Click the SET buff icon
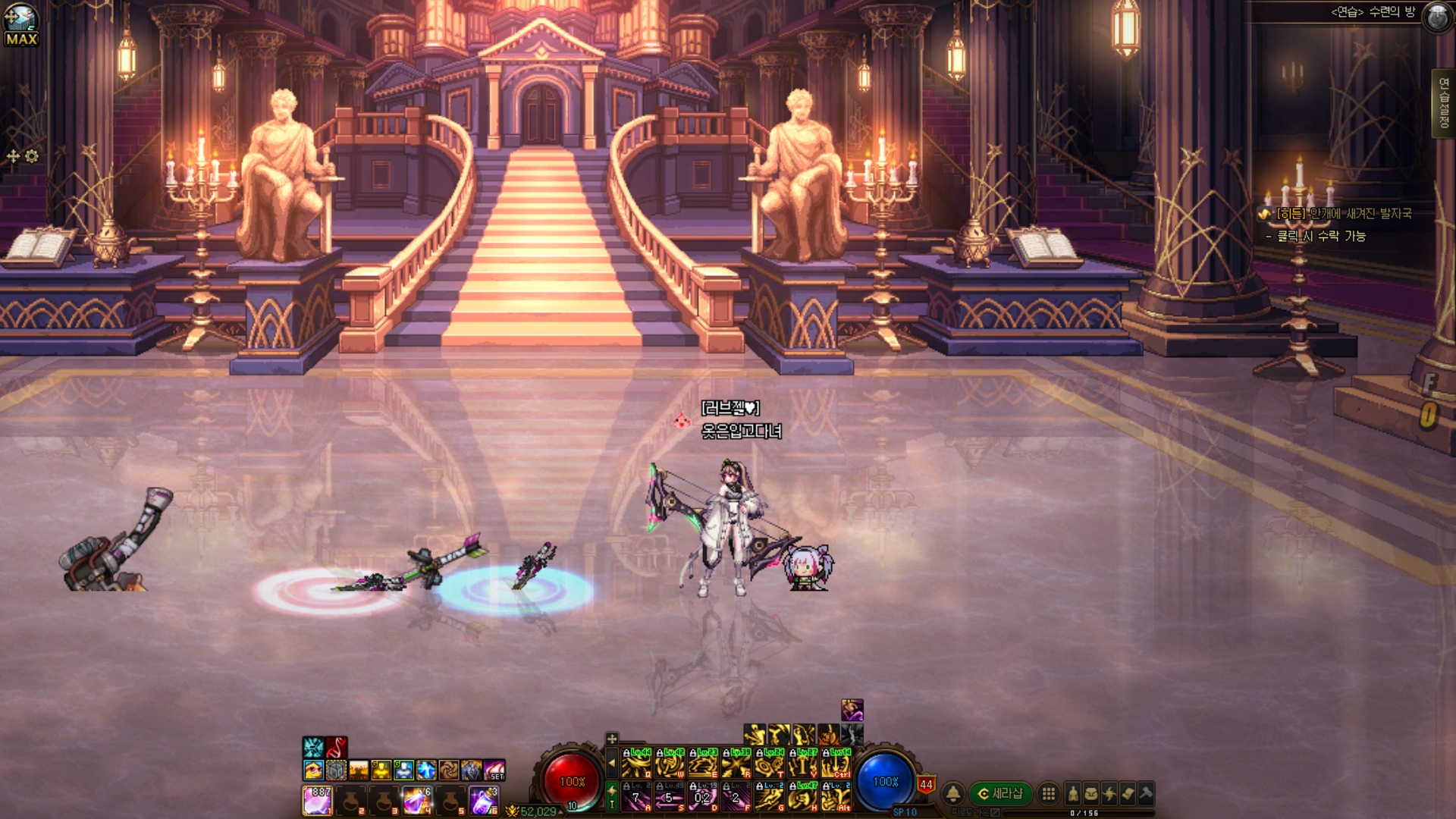The width and height of the screenshot is (1456, 819). pos(494,770)
